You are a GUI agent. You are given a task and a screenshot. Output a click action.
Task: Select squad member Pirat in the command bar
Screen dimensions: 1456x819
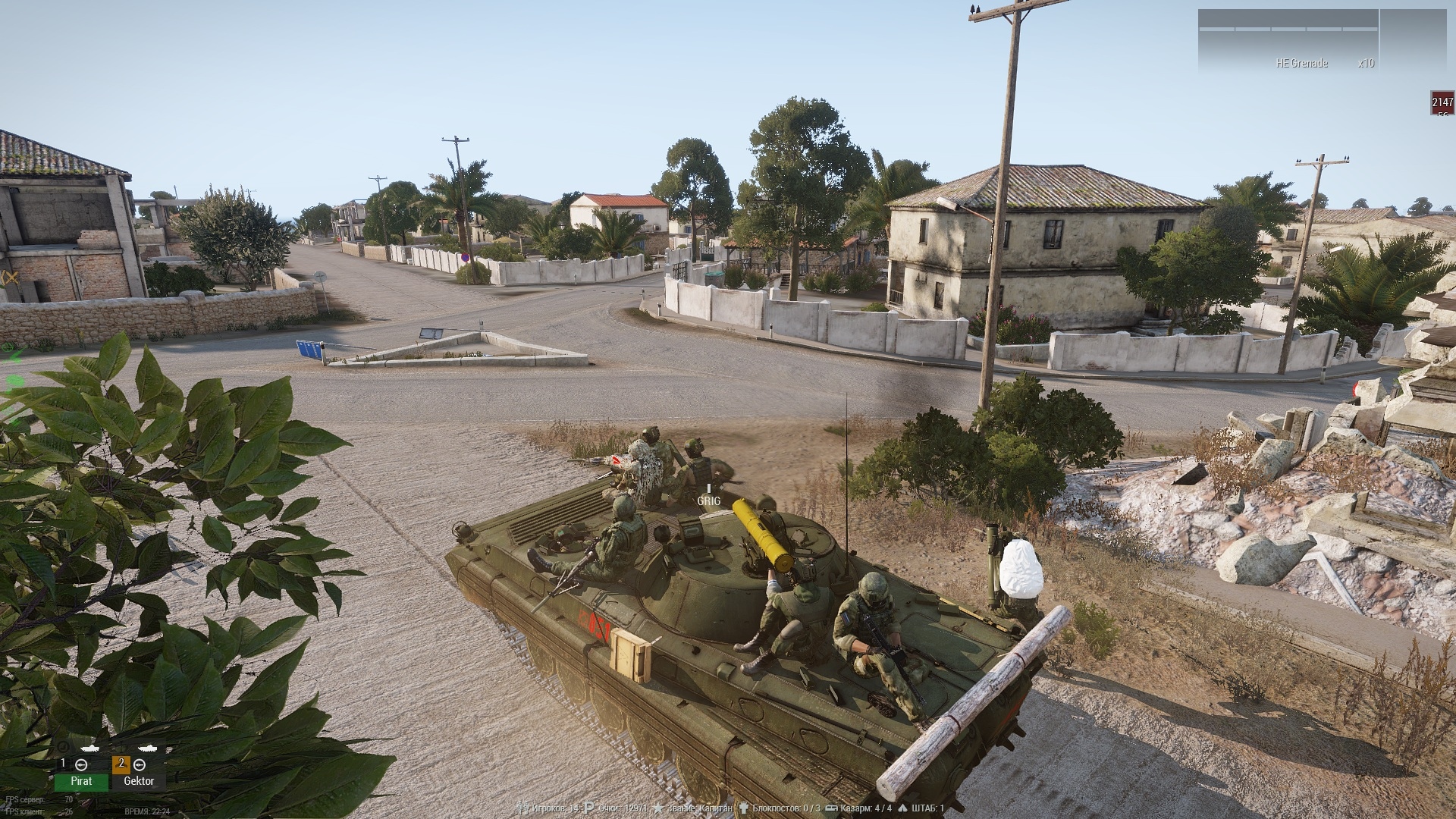[x=81, y=780]
